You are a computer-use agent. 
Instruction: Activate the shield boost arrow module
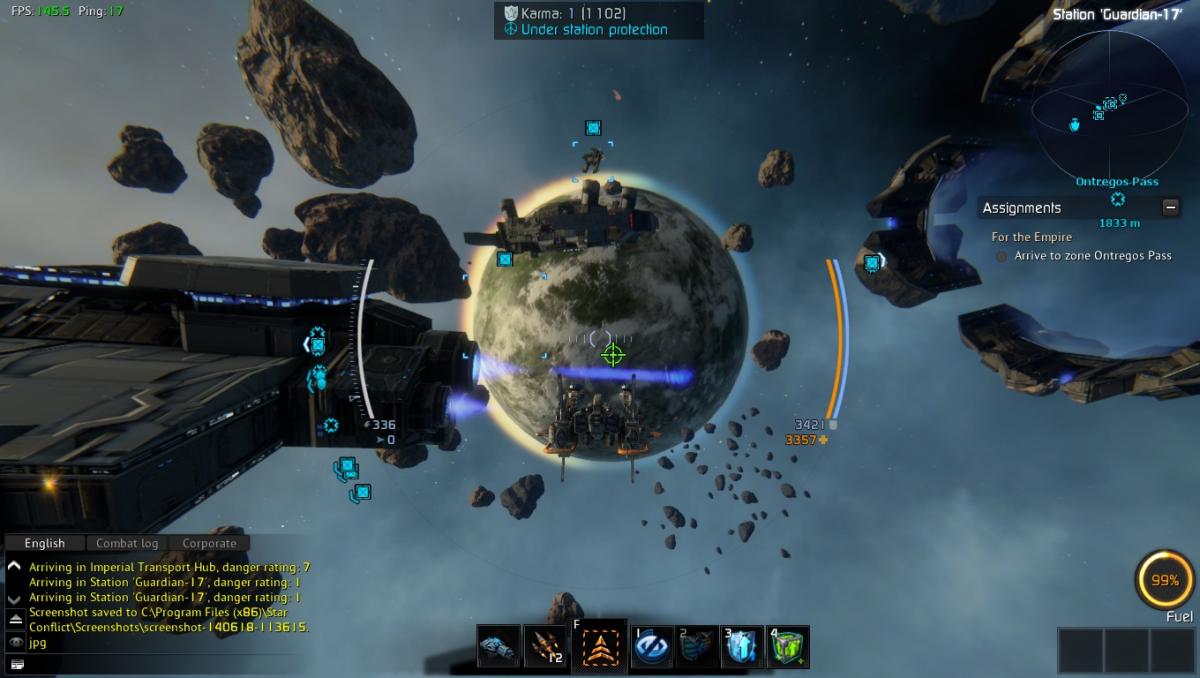coord(743,647)
